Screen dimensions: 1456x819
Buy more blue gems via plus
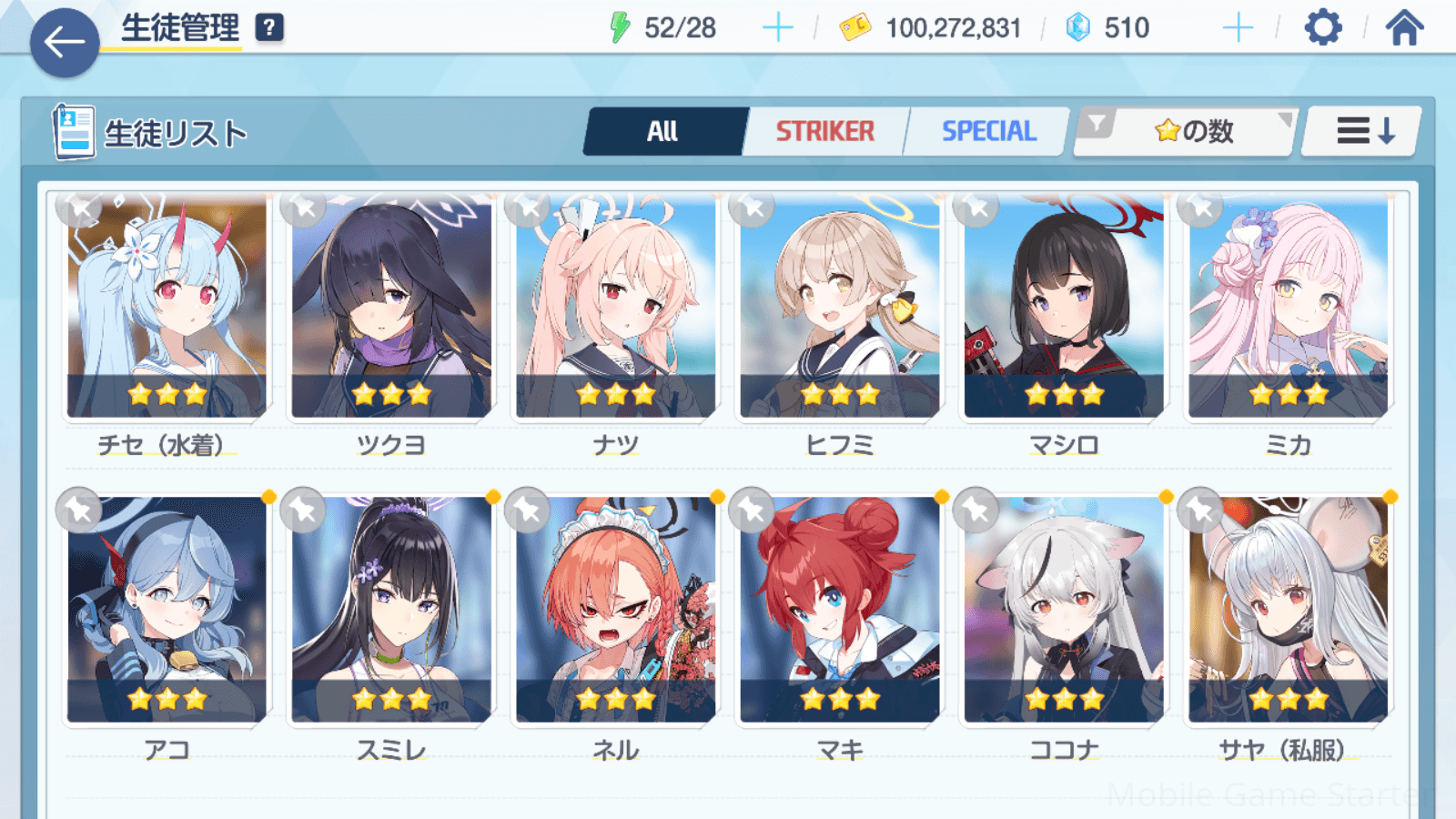pyautogui.click(x=1238, y=28)
